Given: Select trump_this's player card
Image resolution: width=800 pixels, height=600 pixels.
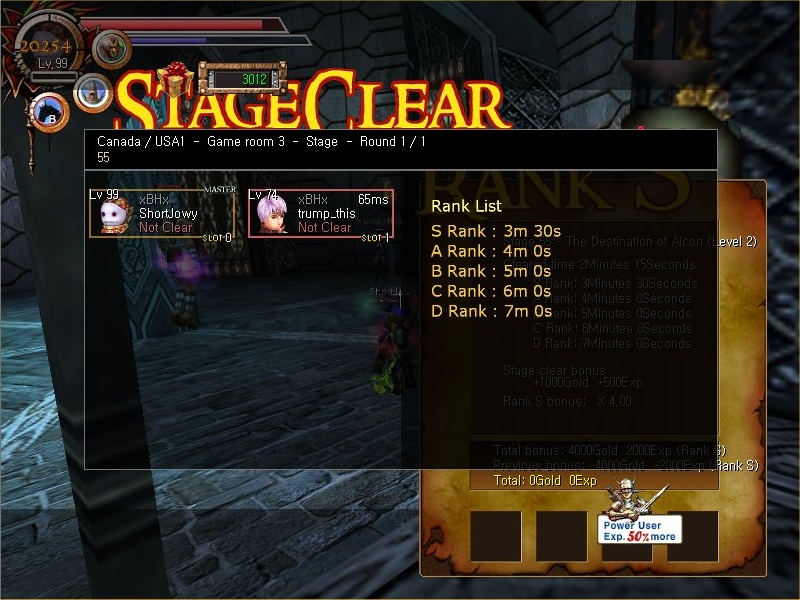Looking at the screenshot, I should coord(320,213).
